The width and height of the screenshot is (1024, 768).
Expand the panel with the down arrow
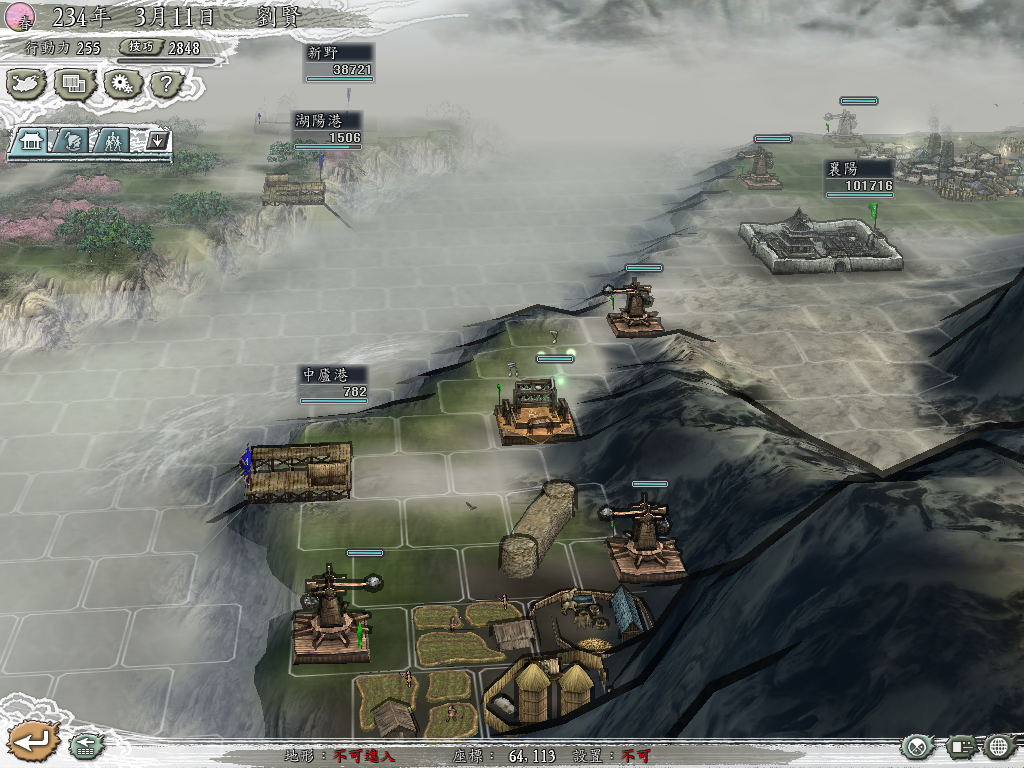click(x=157, y=141)
